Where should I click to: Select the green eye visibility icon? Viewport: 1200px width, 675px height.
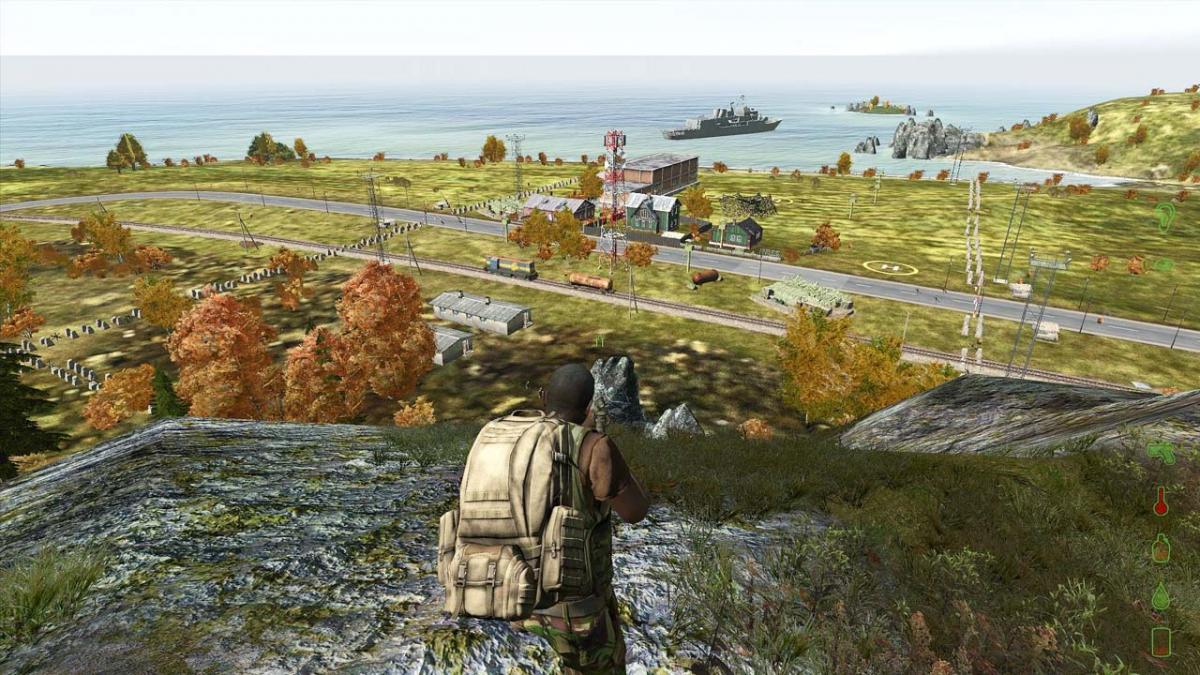coord(1163,265)
